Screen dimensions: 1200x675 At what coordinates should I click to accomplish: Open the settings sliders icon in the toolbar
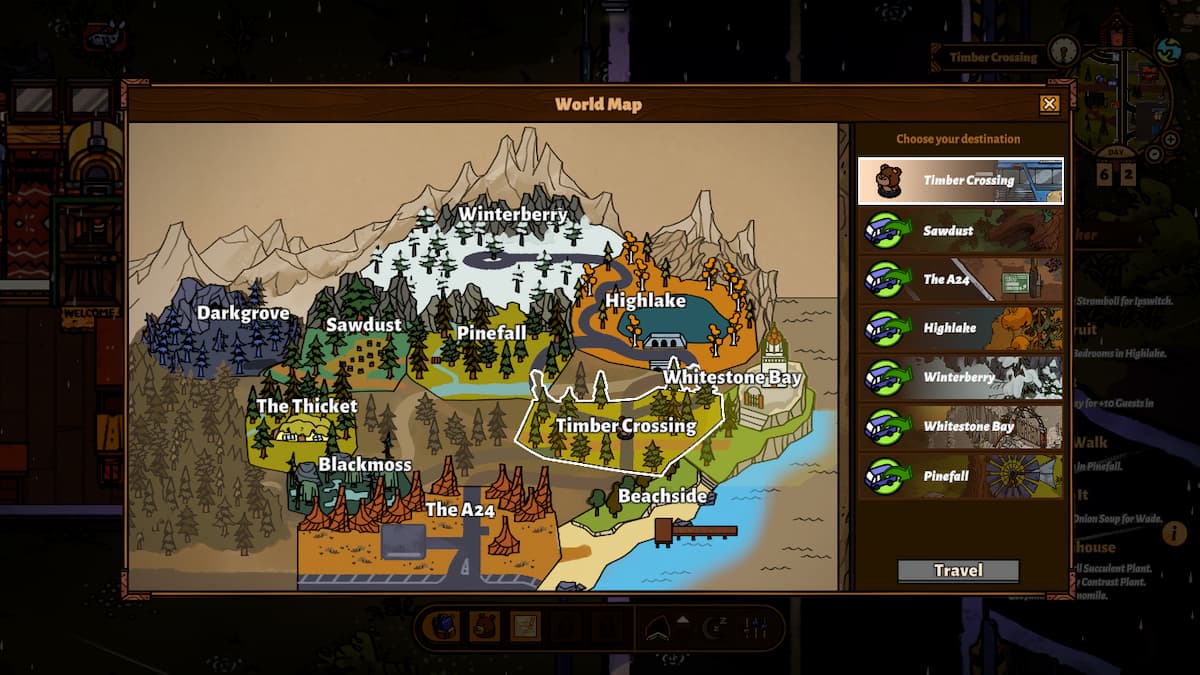(756, 627)
